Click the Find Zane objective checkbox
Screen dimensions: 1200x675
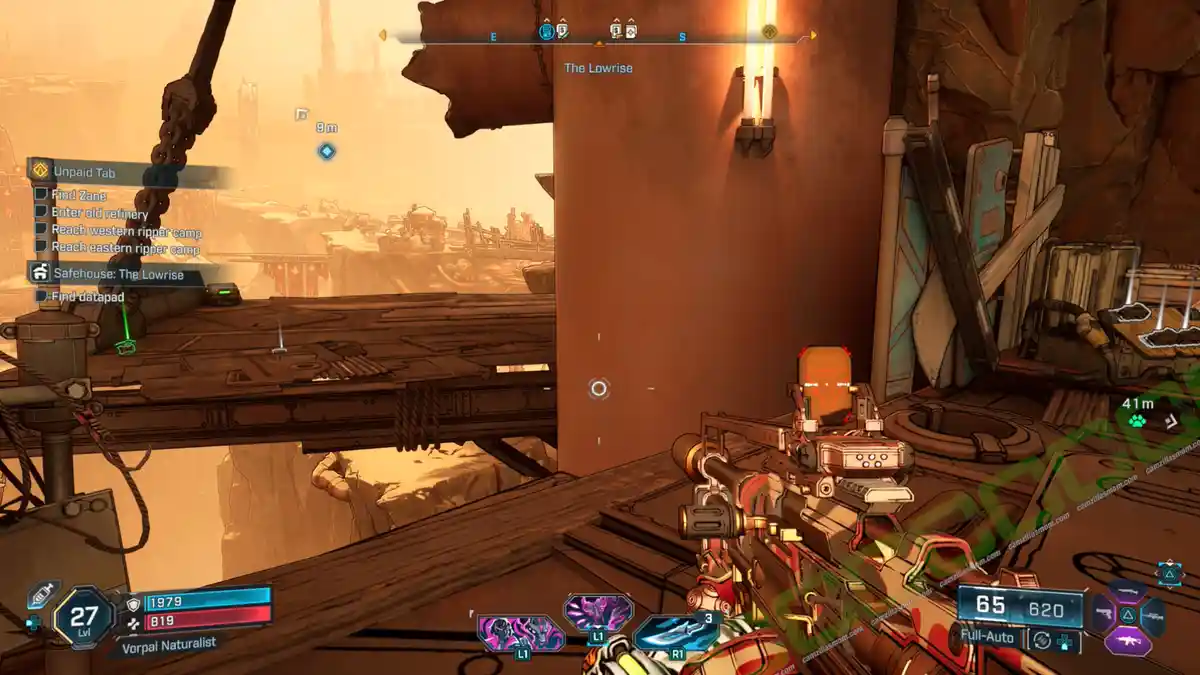coord(41,194)
